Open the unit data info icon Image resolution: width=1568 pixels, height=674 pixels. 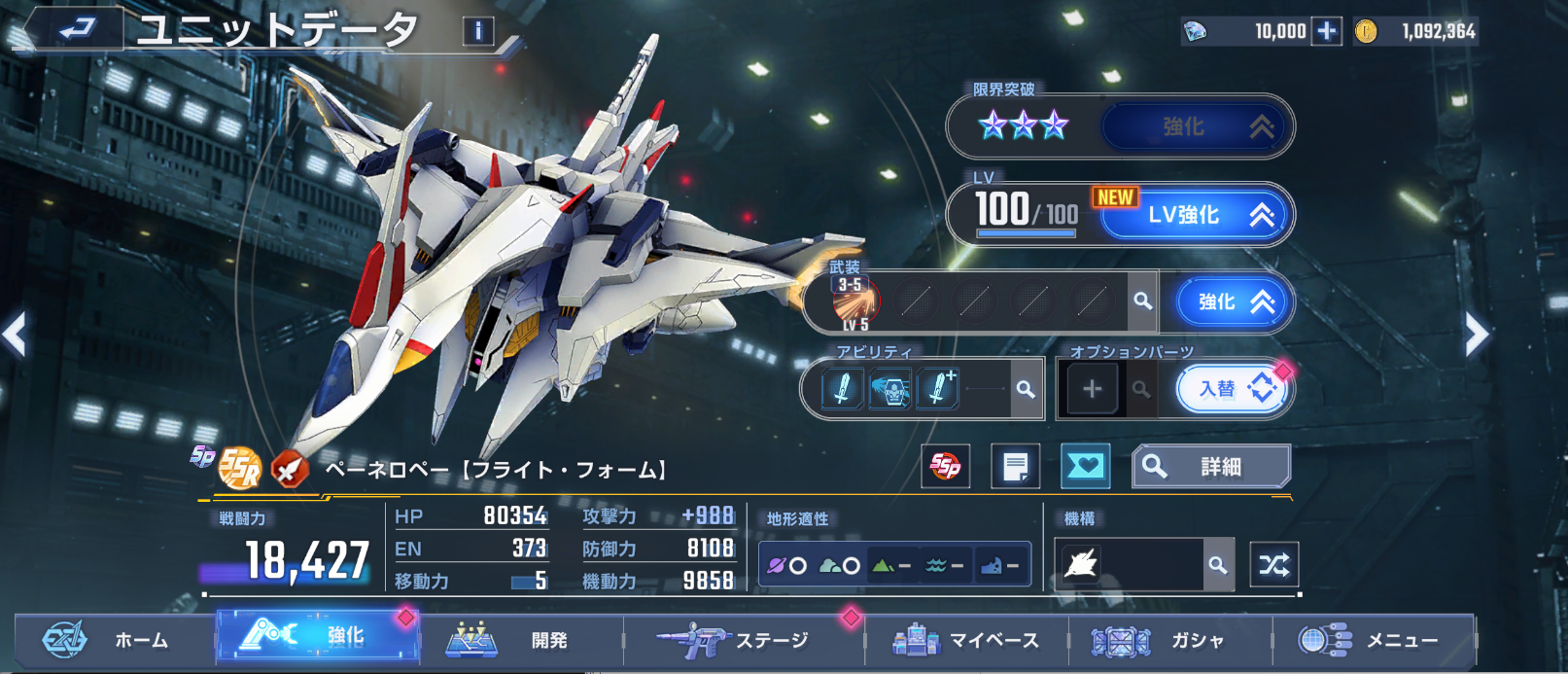click(477, 31)
